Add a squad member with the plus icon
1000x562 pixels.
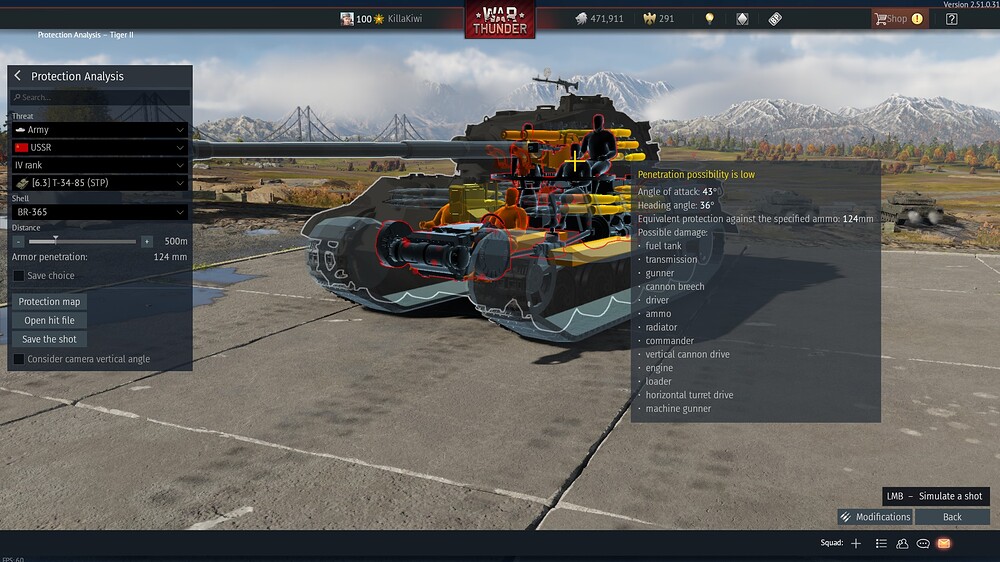pos(856,543)
